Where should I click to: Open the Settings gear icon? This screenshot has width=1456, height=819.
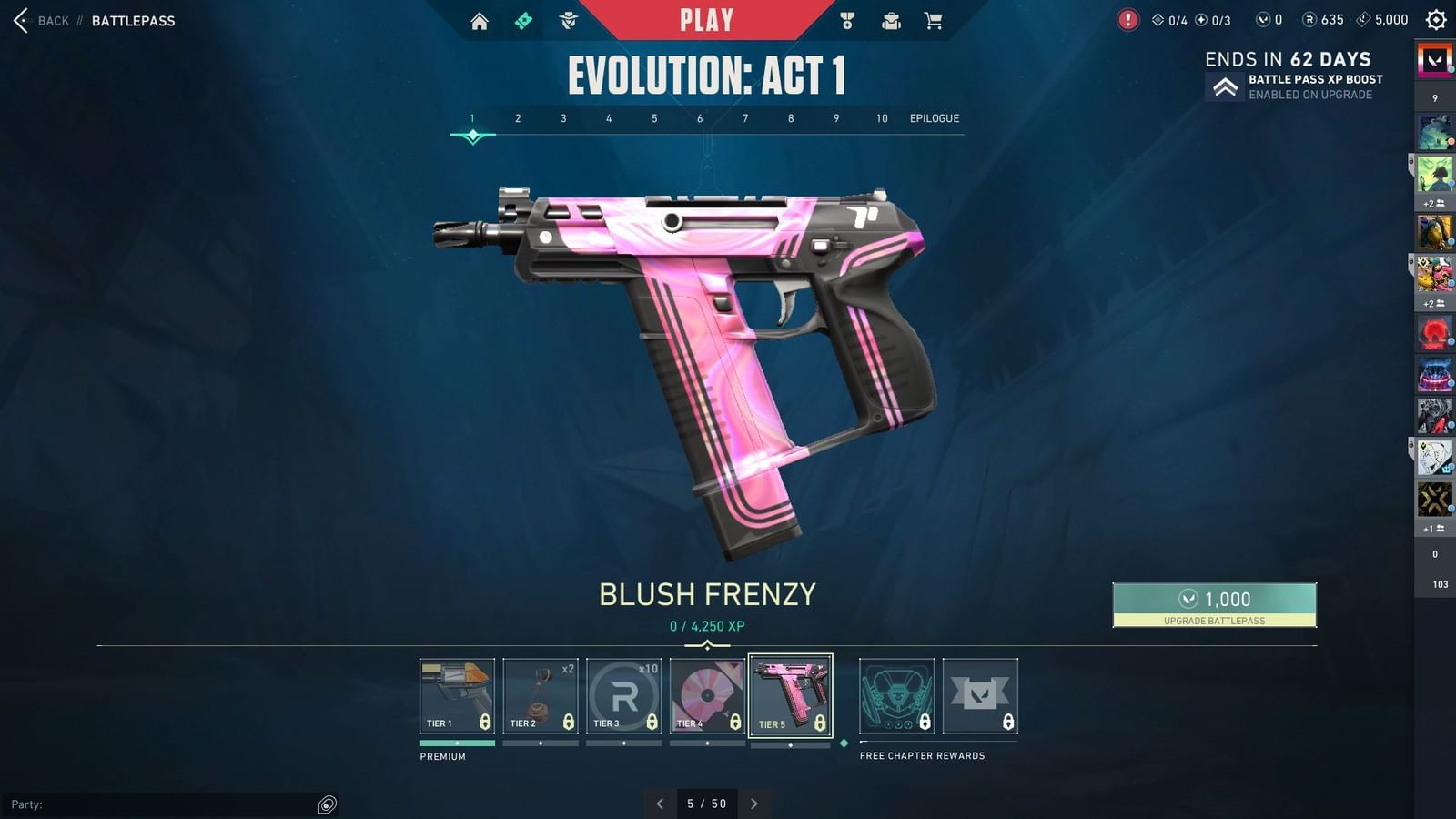(1435, 19)
